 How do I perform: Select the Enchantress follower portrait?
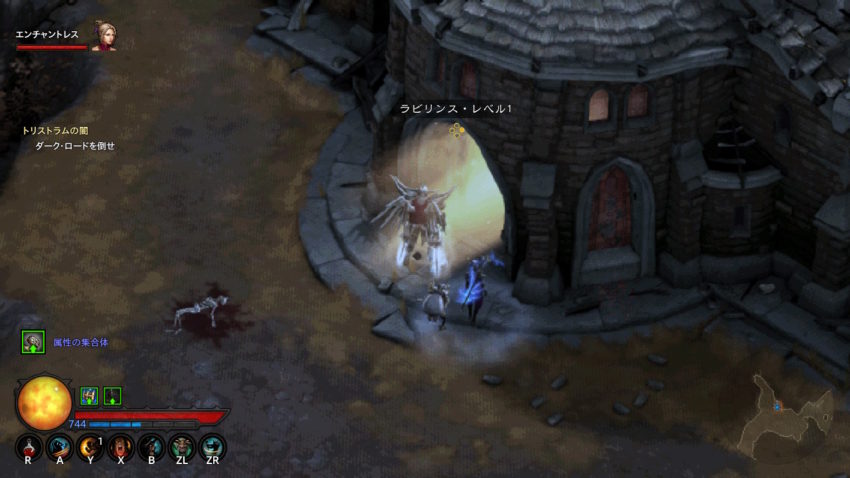(x=103, y=36)
